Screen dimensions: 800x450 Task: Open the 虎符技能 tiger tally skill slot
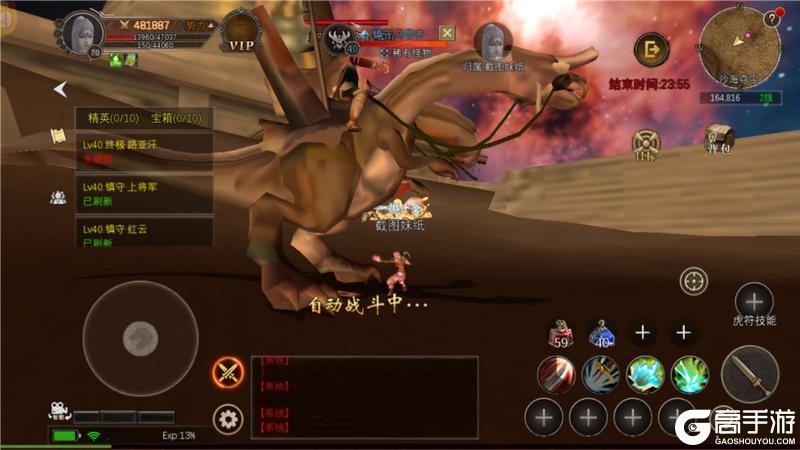tap(753, 300)
